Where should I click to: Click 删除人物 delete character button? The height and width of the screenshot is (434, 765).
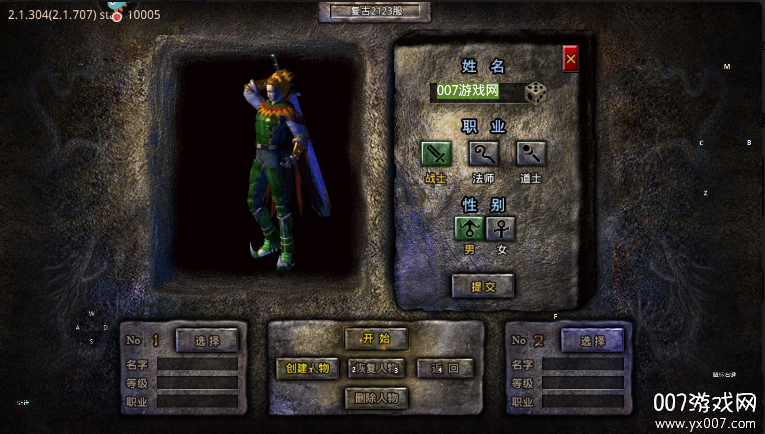pos(376,398)
